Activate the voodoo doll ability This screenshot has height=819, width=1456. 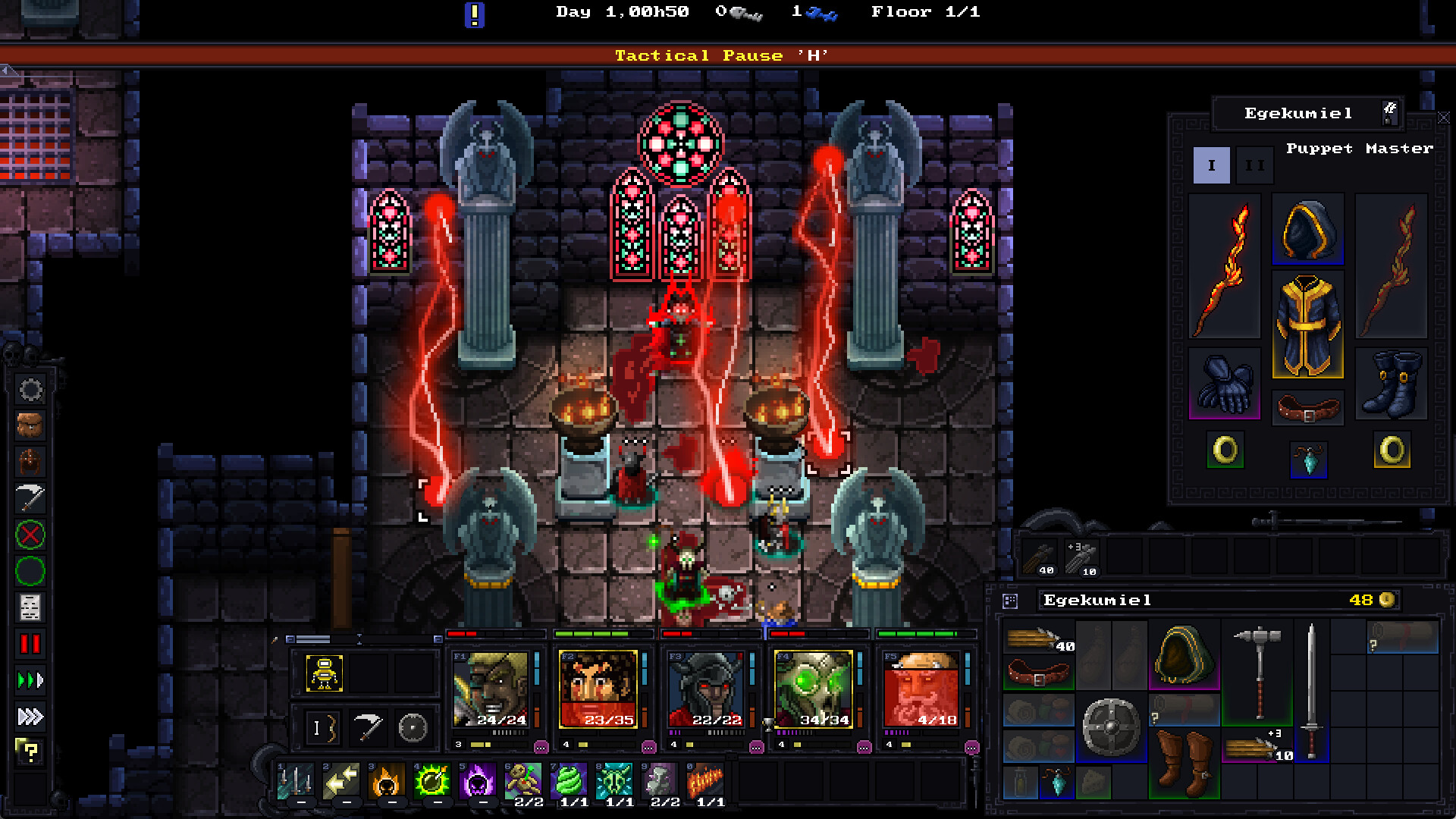pos(524,781)
